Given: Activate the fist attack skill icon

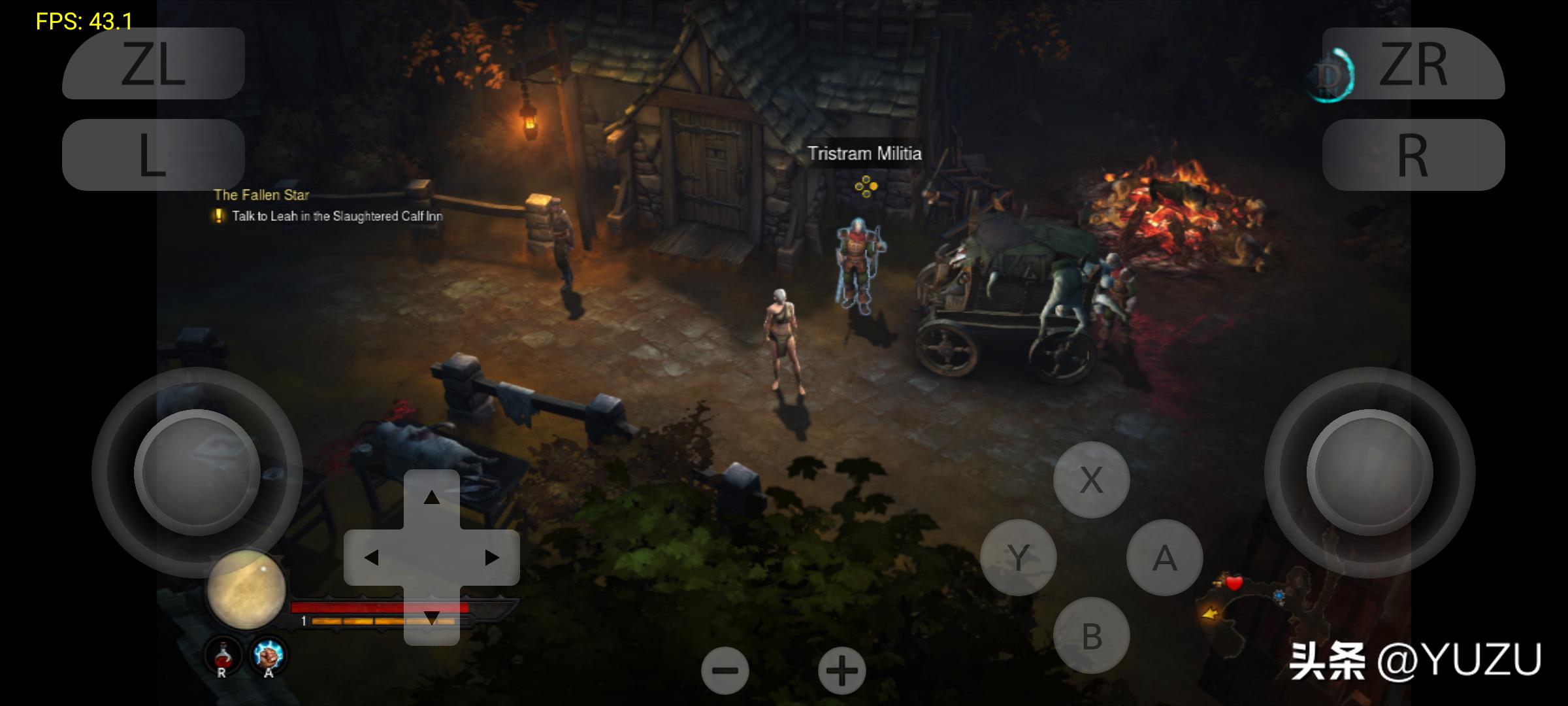Looking at the screenshot, I should 268,655.
